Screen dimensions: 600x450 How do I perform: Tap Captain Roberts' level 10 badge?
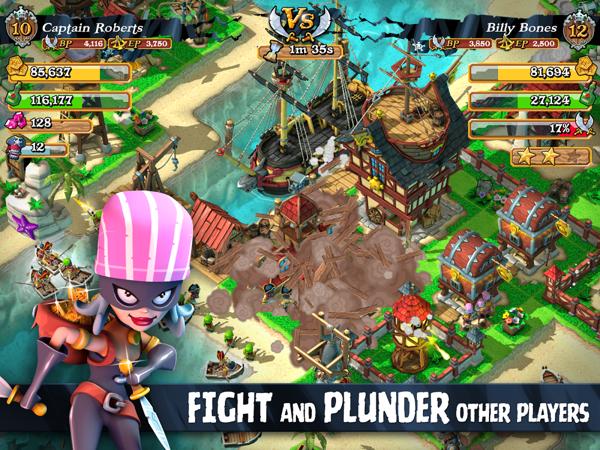click(18, 29)
